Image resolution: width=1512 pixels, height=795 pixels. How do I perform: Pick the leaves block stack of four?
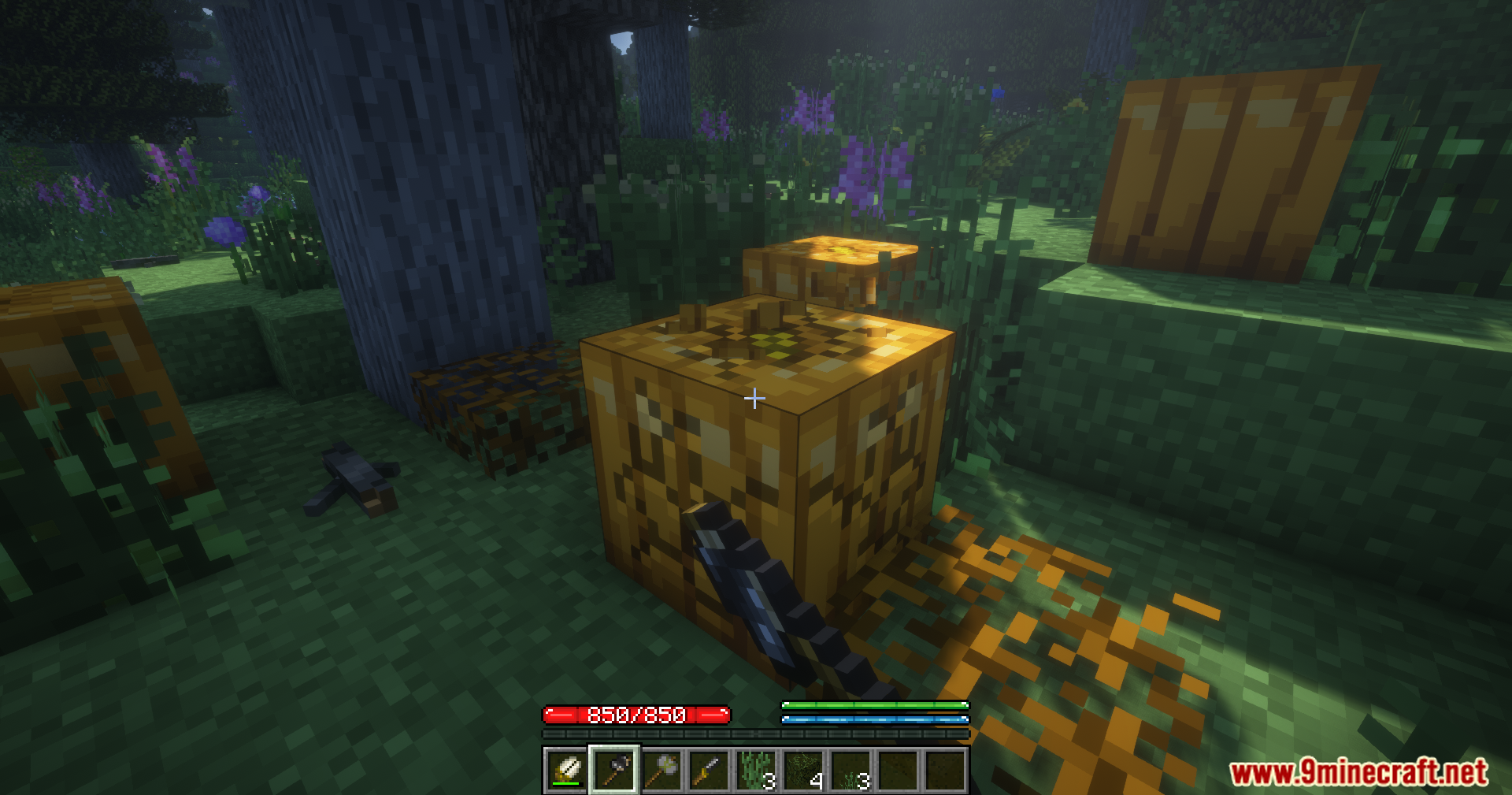803,770
